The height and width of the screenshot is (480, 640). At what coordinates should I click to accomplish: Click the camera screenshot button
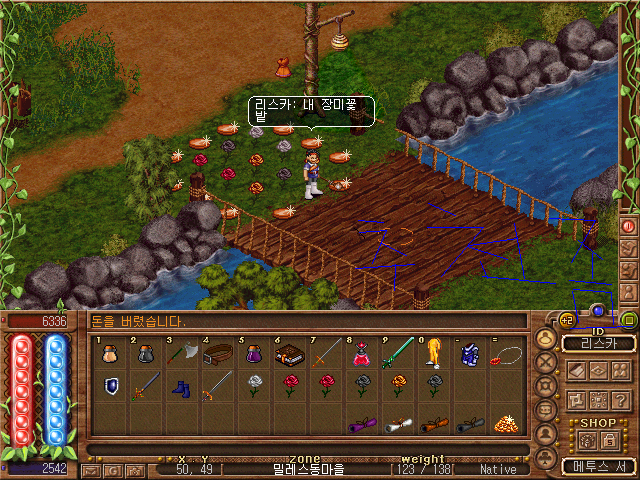pos(135,469)
